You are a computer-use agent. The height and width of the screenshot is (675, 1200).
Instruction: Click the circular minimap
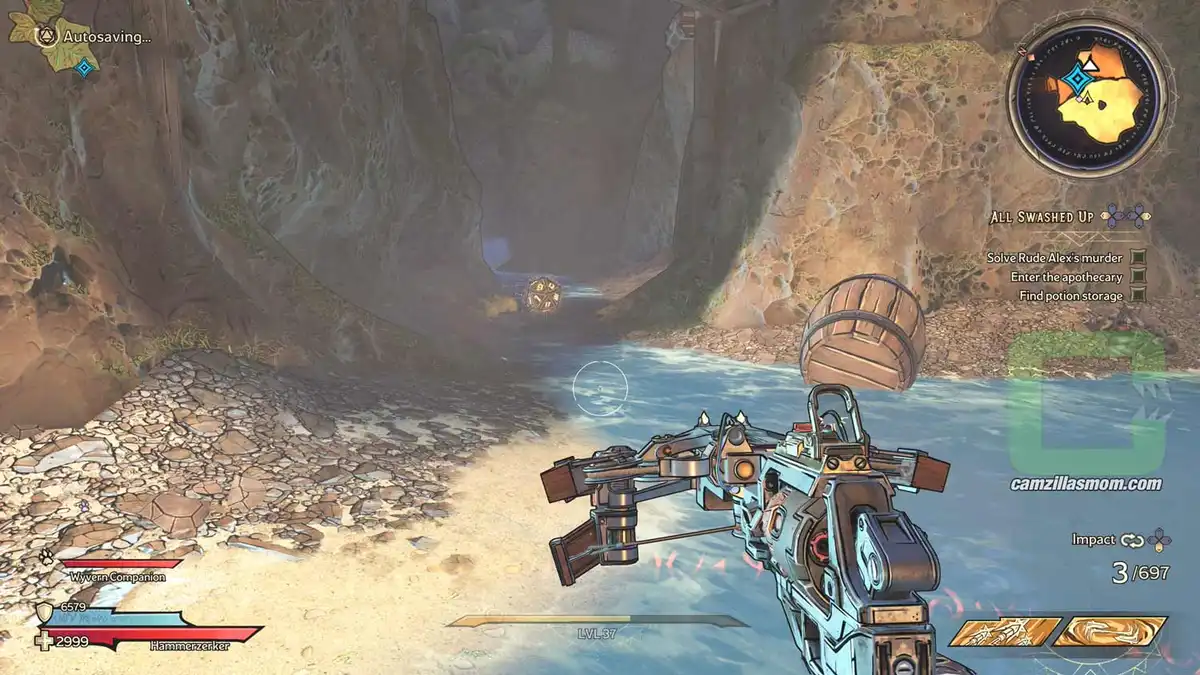[x=1086, y=98]
